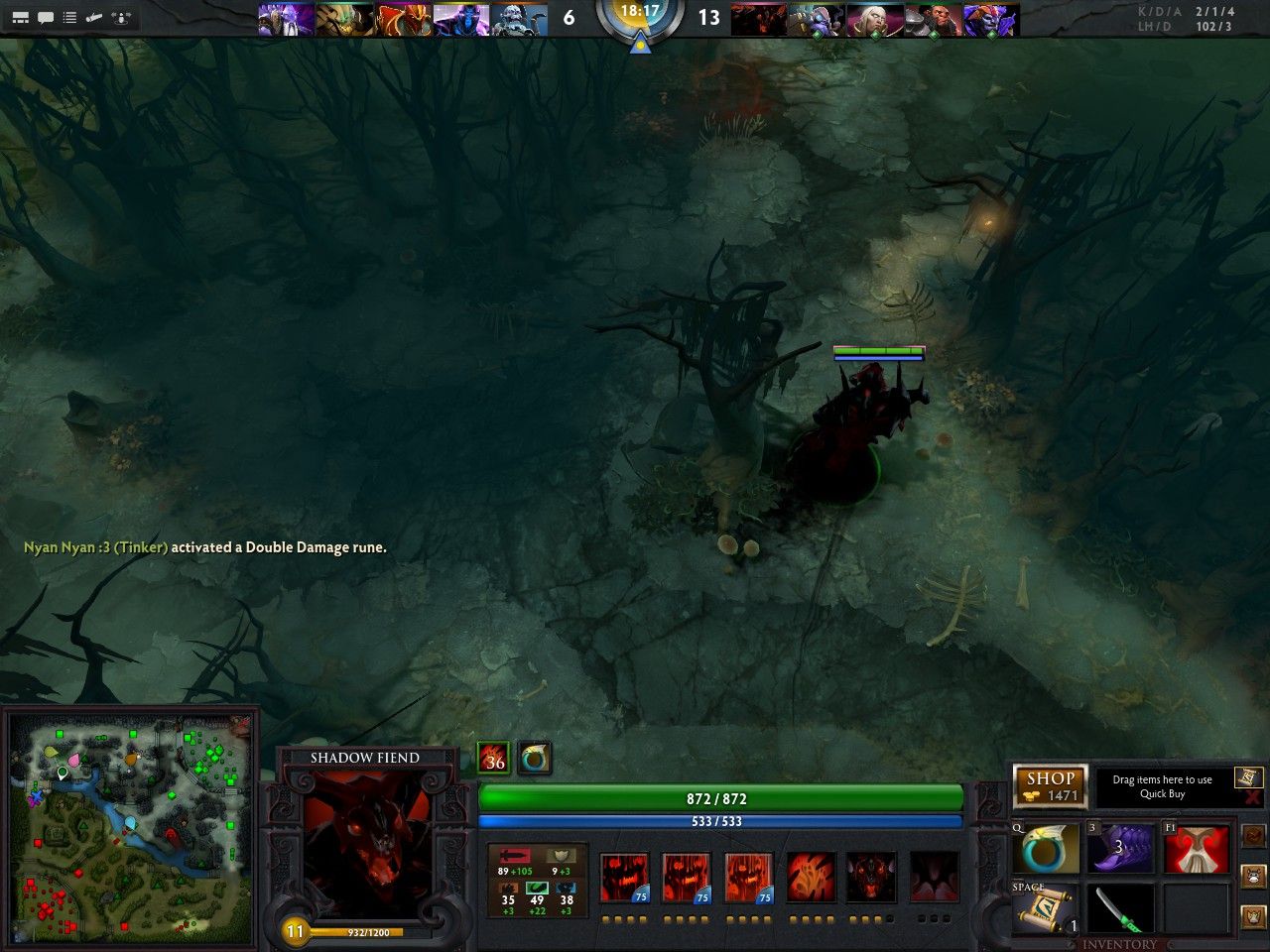Clear quick buy with the red X
The width and height of the screenshot is (1270, 952).
(x=1252, y=796)
